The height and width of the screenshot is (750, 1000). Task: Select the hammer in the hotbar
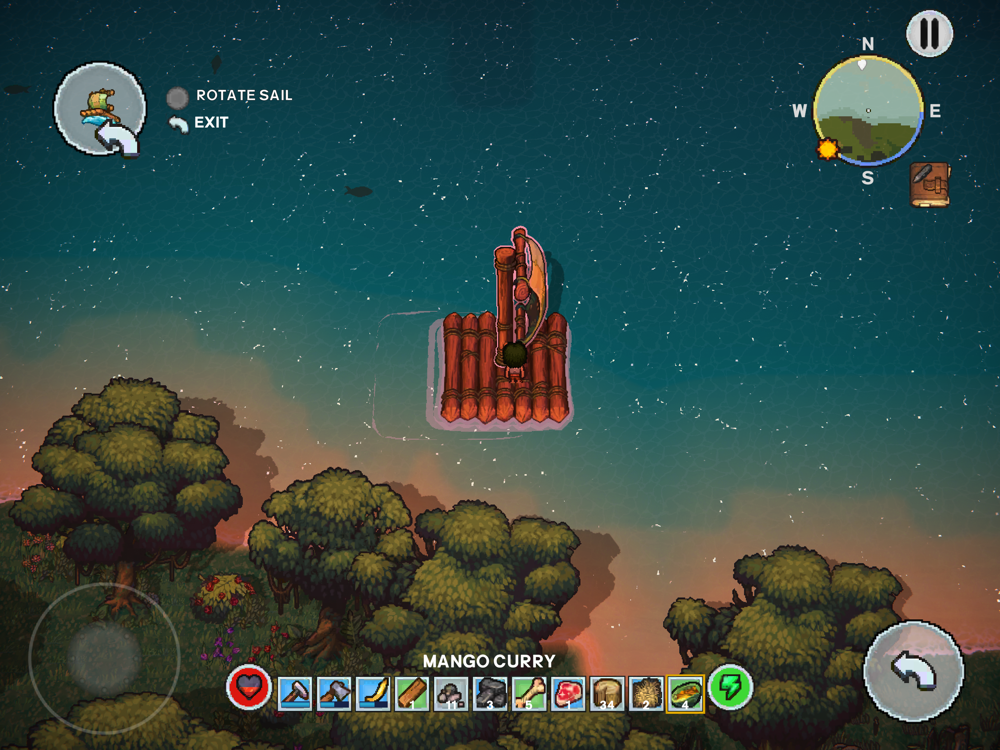[295, 693]
